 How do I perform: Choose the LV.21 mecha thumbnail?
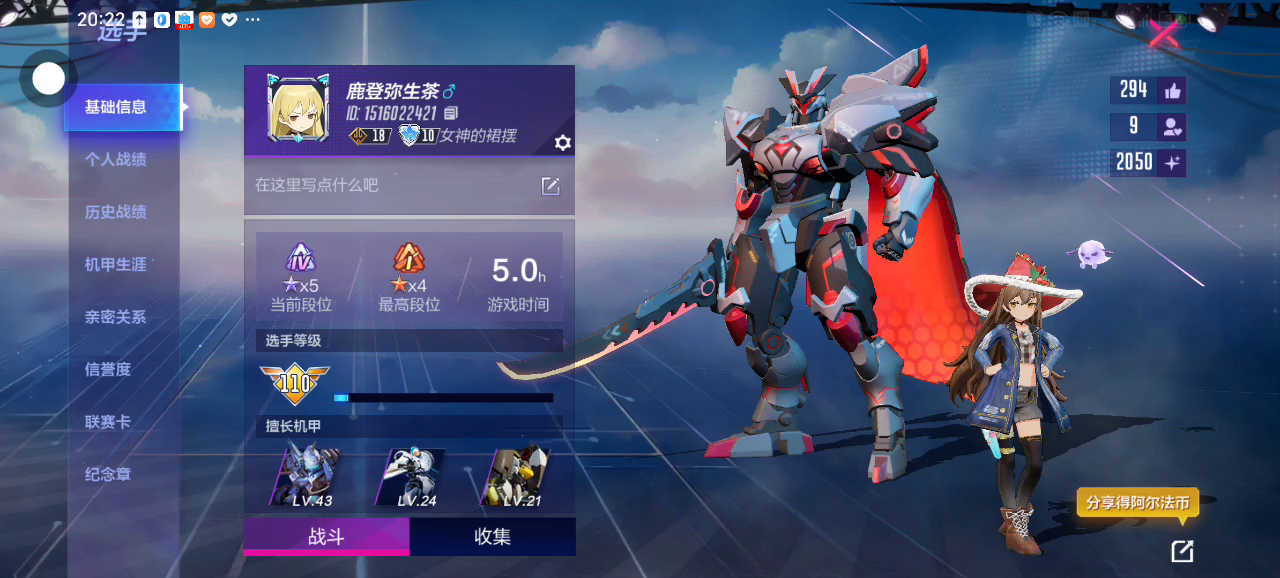coord(515,477)
